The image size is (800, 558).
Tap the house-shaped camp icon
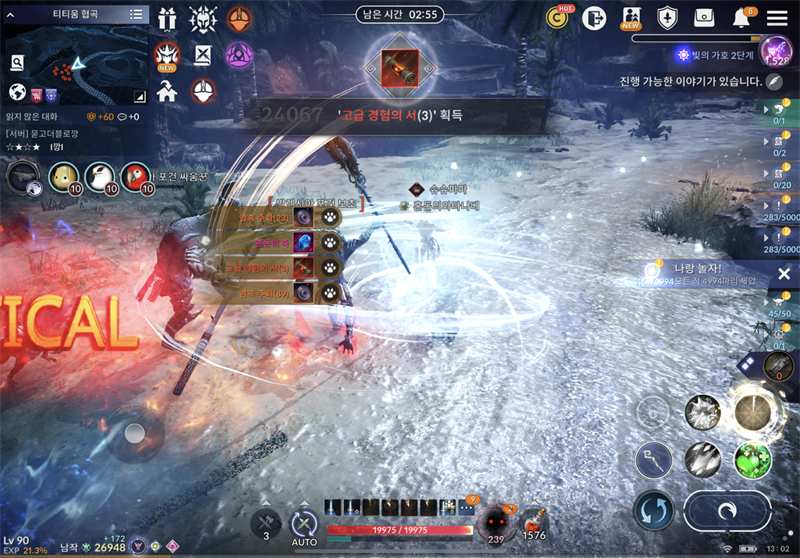coord(166,91)
